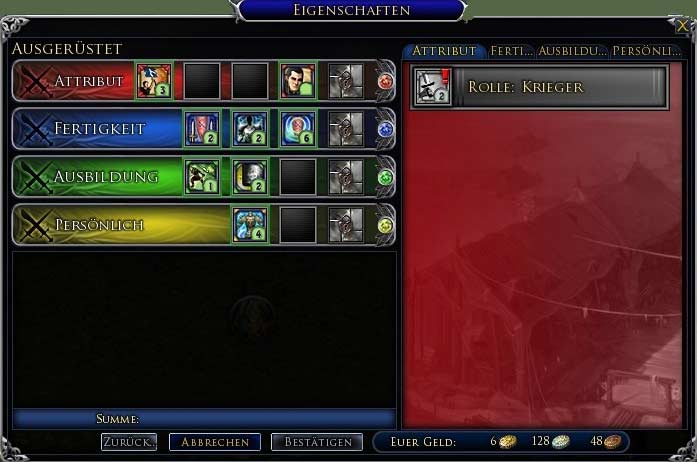Open the Fertigkeit tab
The width and height of the screenshot is (697, 462).
(510, 51)
